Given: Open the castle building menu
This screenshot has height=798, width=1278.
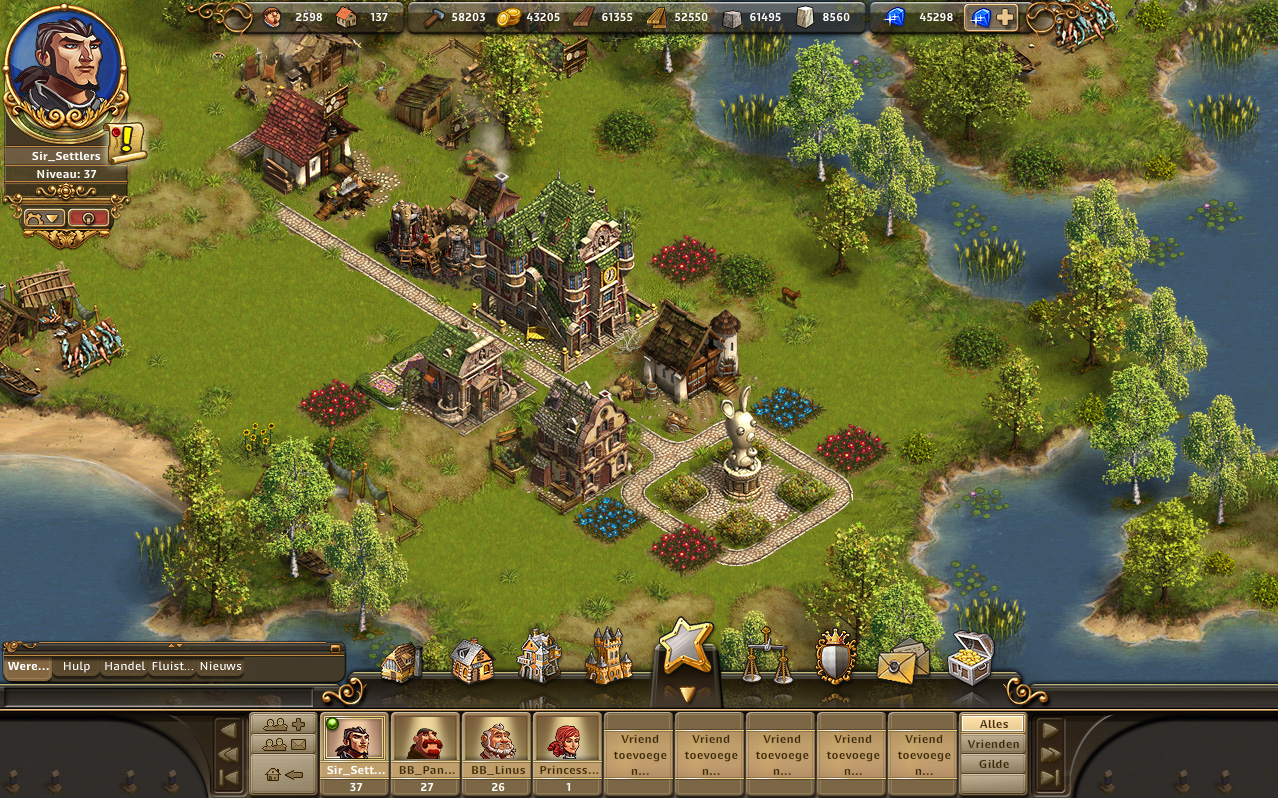Looking at the screenshot, I should (609, 657).
